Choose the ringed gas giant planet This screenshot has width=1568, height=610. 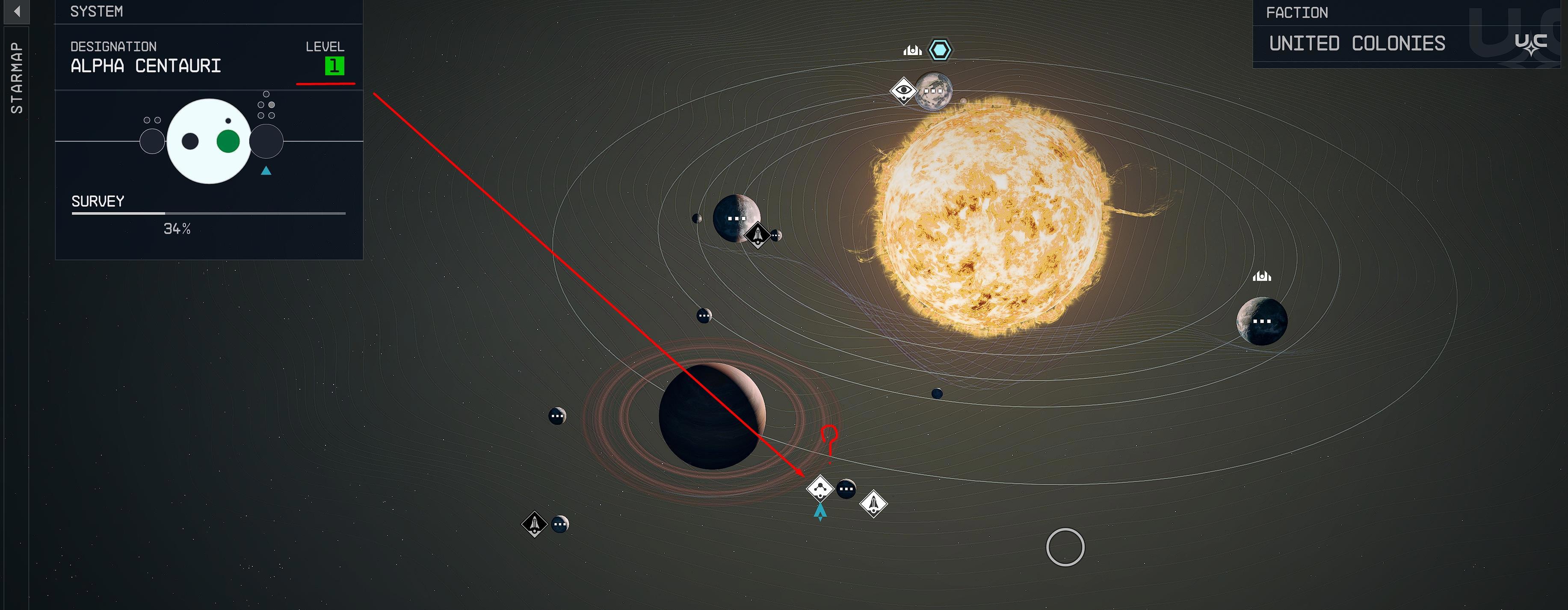(x=712, y=416)
